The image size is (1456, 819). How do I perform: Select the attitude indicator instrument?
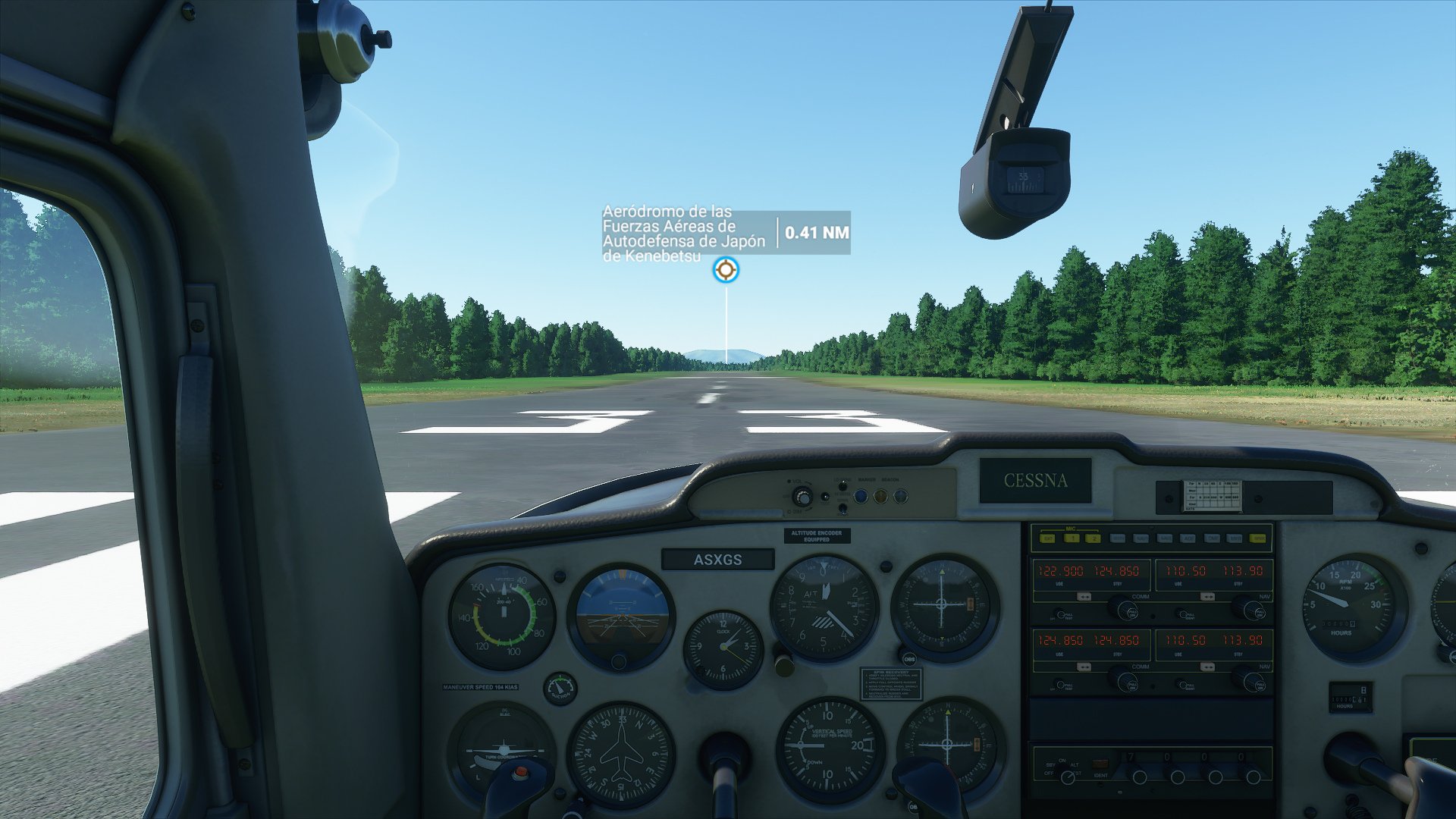pyautogui.click(x=623, y=614)
